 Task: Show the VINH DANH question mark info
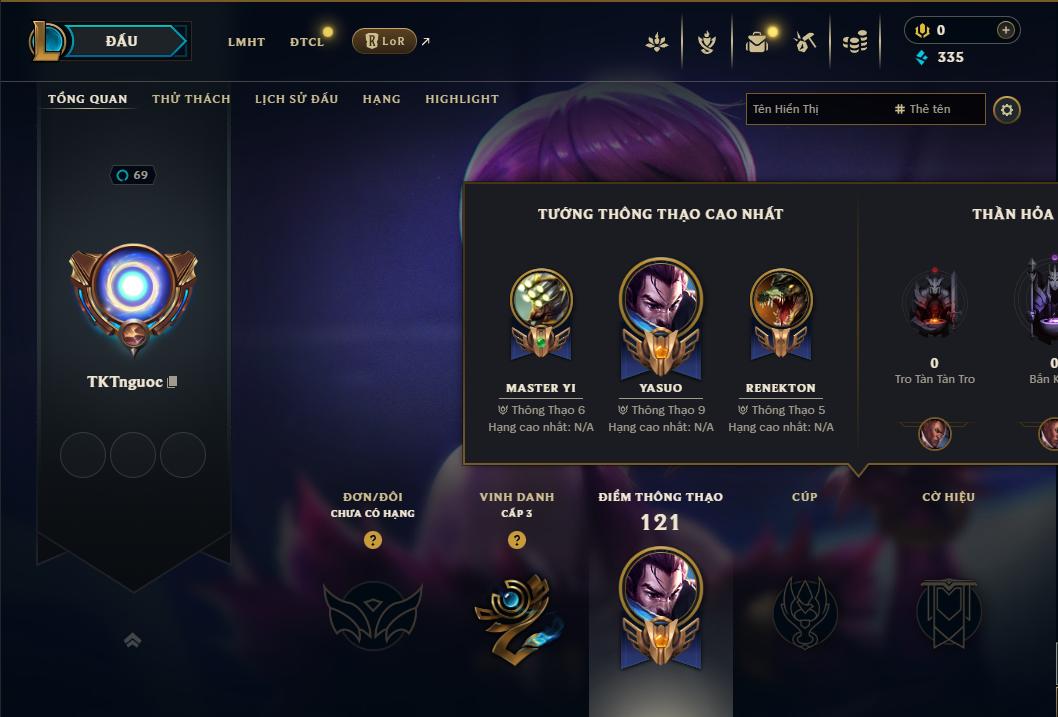tap(517, 540)
